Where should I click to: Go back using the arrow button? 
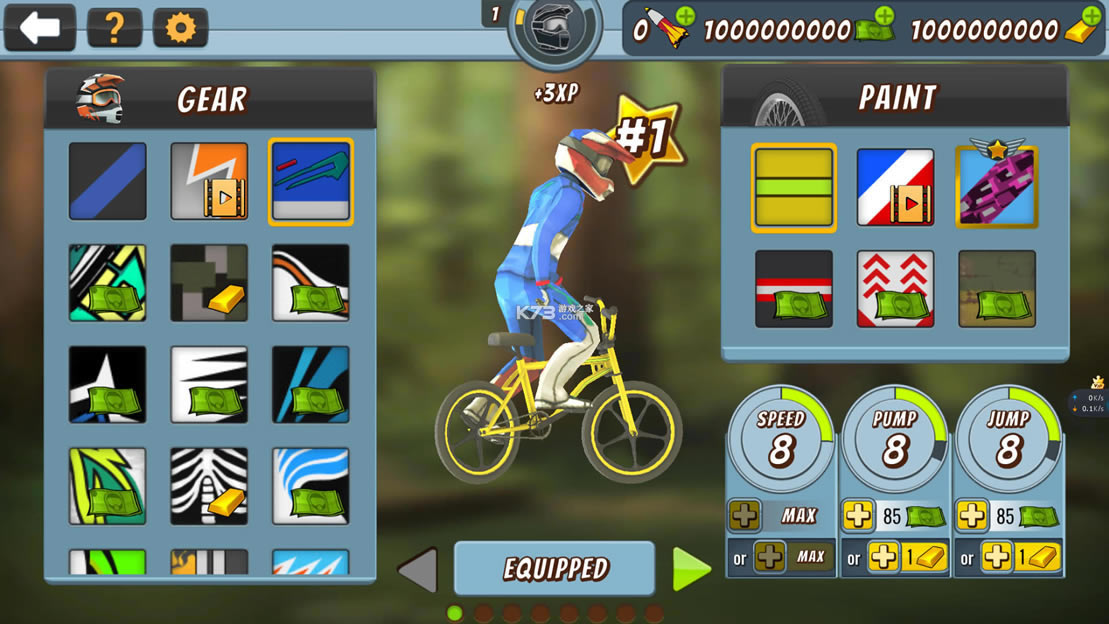coord(40,27)
